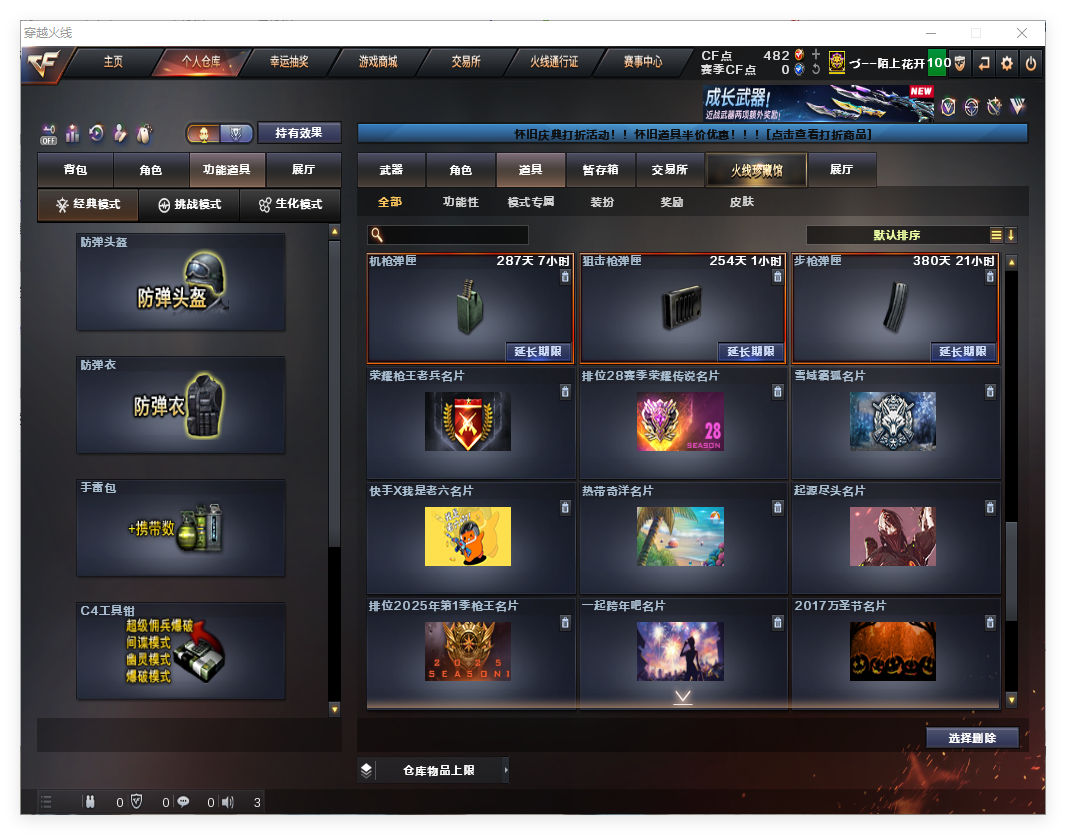The width and height of the screenshot is (1066, 835).
Task: Delete the 狙击枪弹匣 item with trash icon
Action: (777, 277)
